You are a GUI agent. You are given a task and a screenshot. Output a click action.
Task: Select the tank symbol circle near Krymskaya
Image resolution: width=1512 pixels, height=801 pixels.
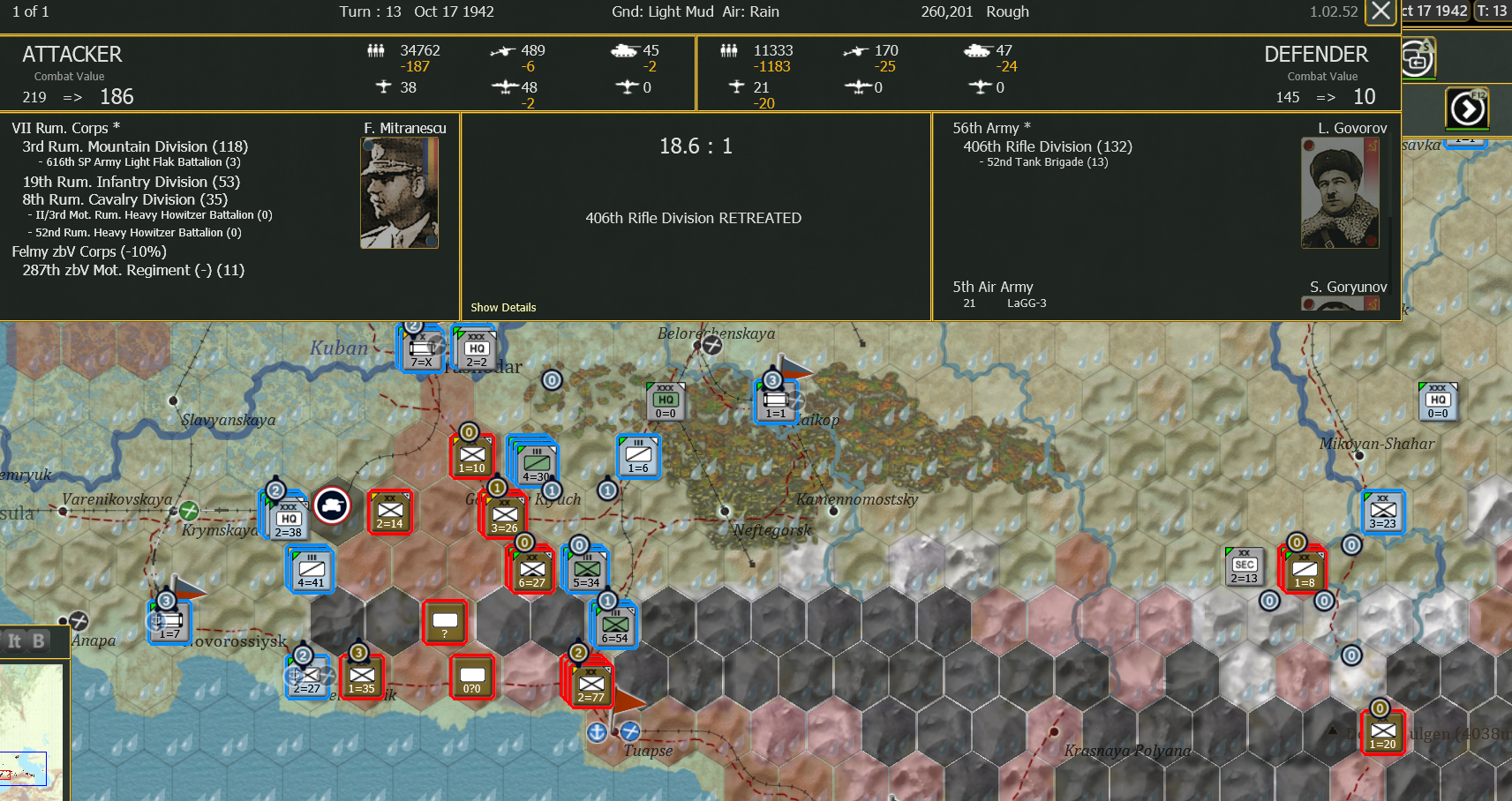333,506
